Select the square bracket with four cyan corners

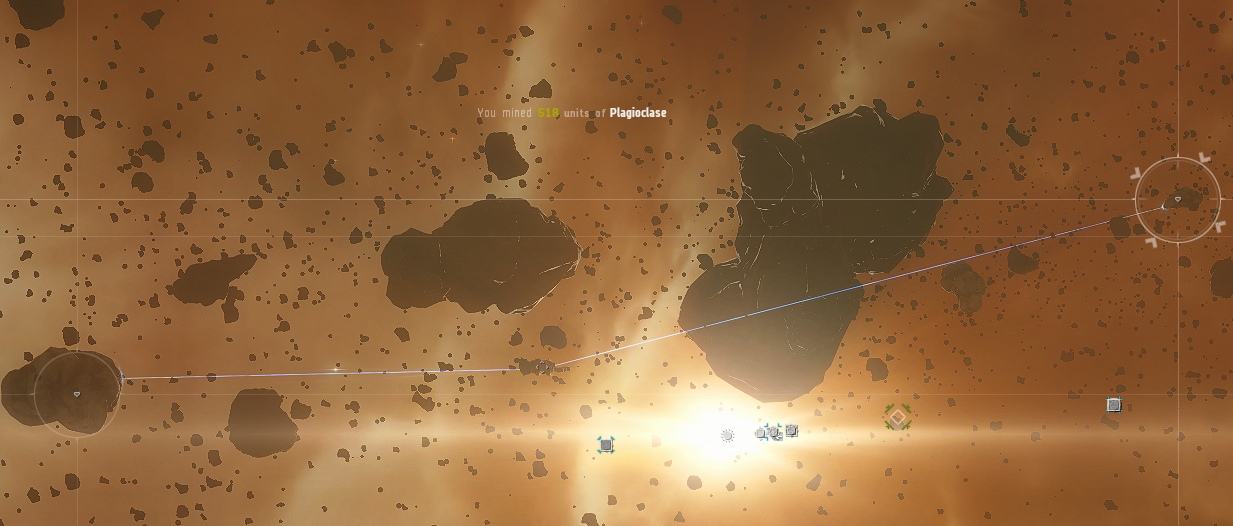605,444
